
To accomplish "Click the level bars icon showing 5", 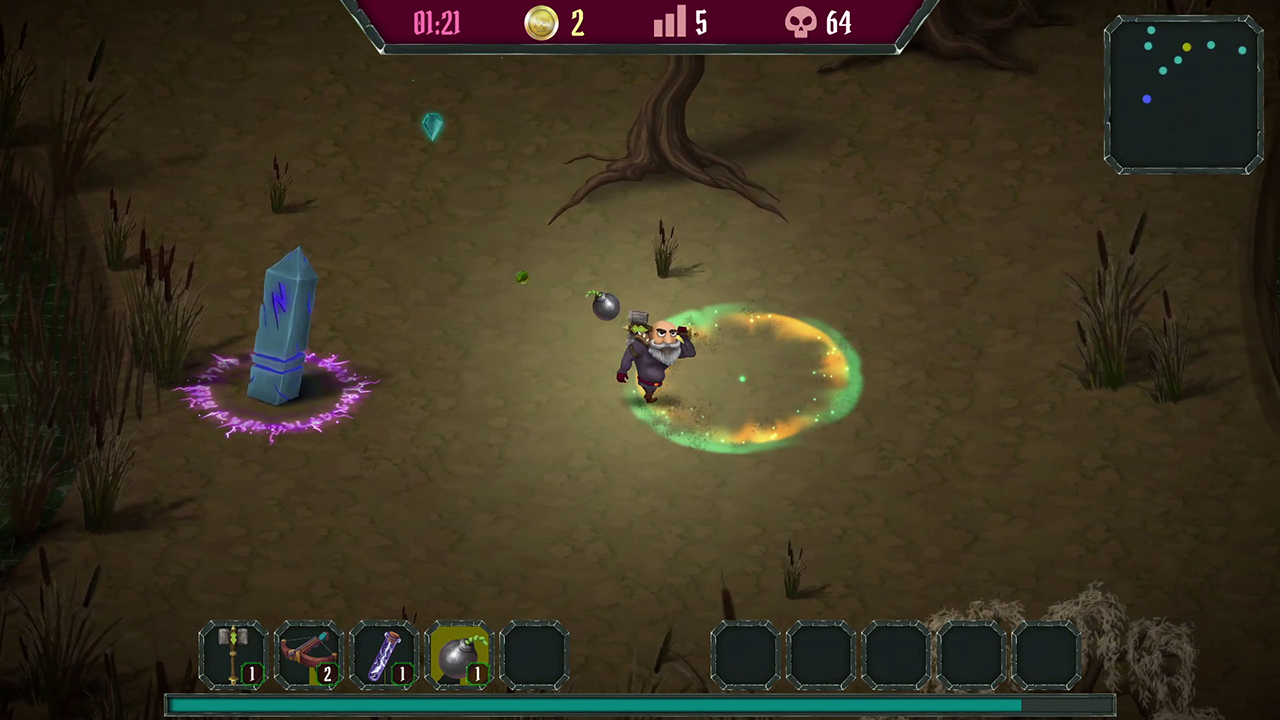I will 669,23.
